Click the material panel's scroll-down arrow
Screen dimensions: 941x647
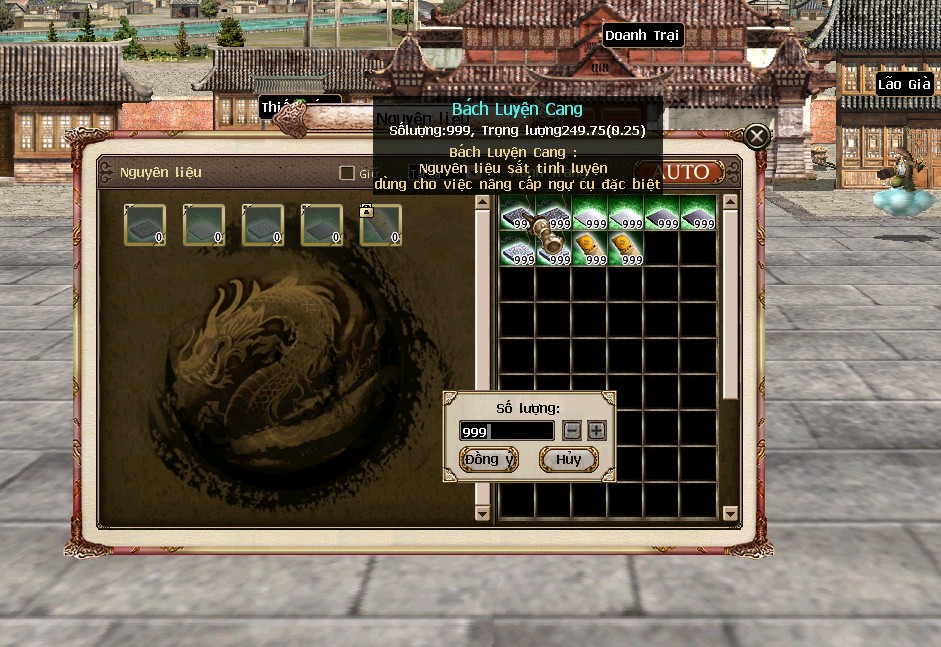tap(483, 514)
